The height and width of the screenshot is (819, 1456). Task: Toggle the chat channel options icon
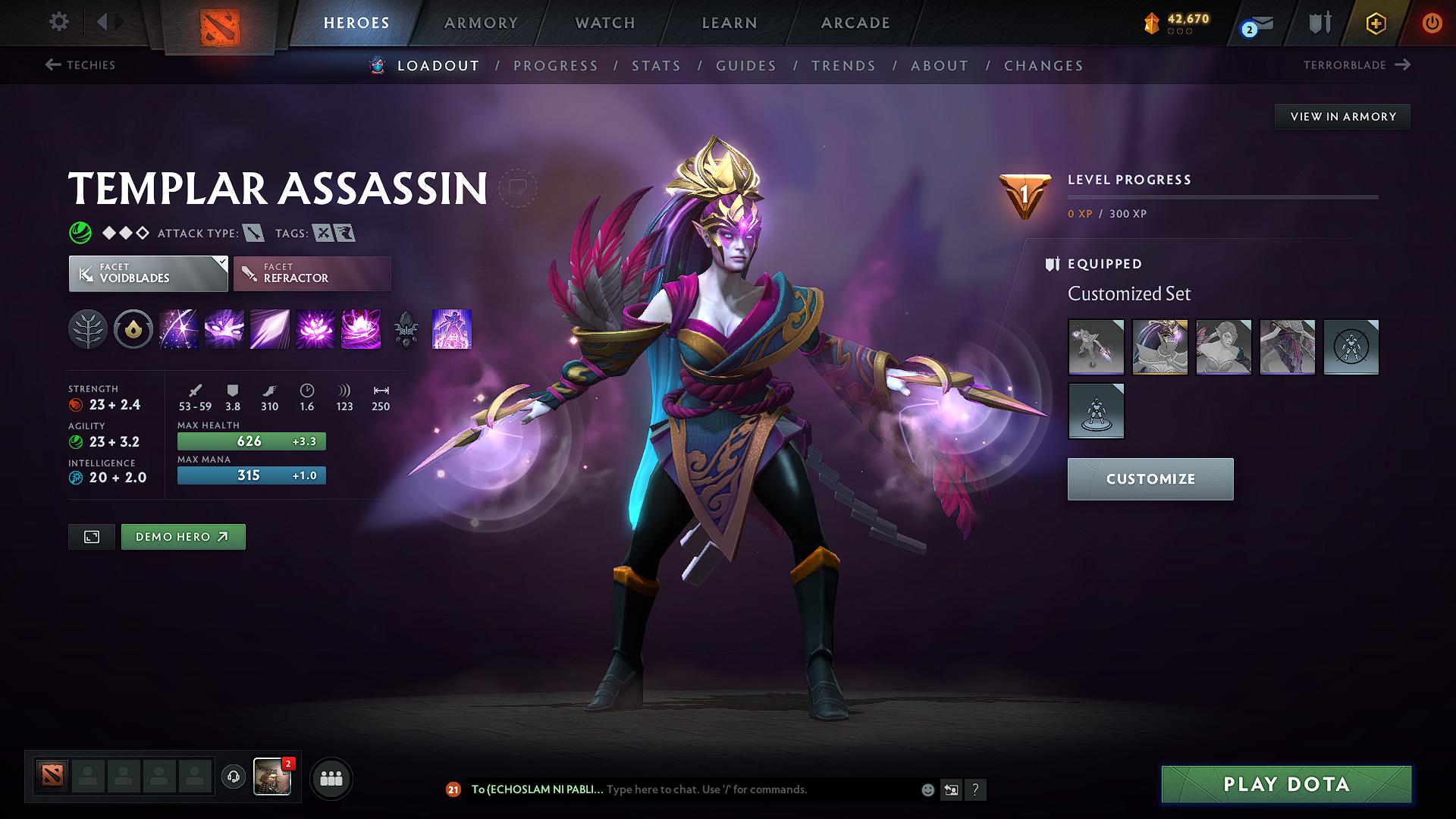pyautogui.click(x=951, y=789)
